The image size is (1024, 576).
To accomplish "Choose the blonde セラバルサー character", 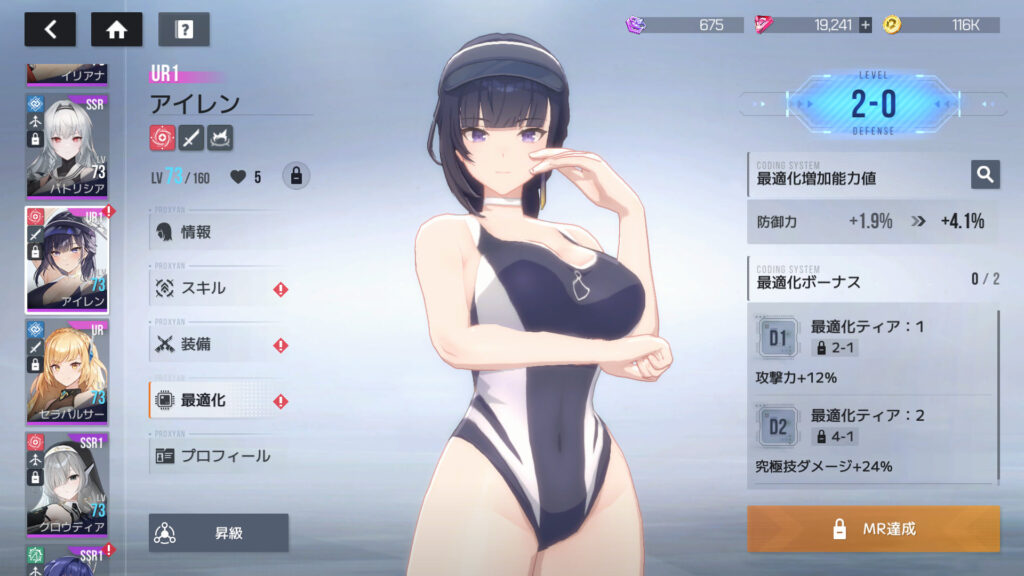I will [66, 372].
